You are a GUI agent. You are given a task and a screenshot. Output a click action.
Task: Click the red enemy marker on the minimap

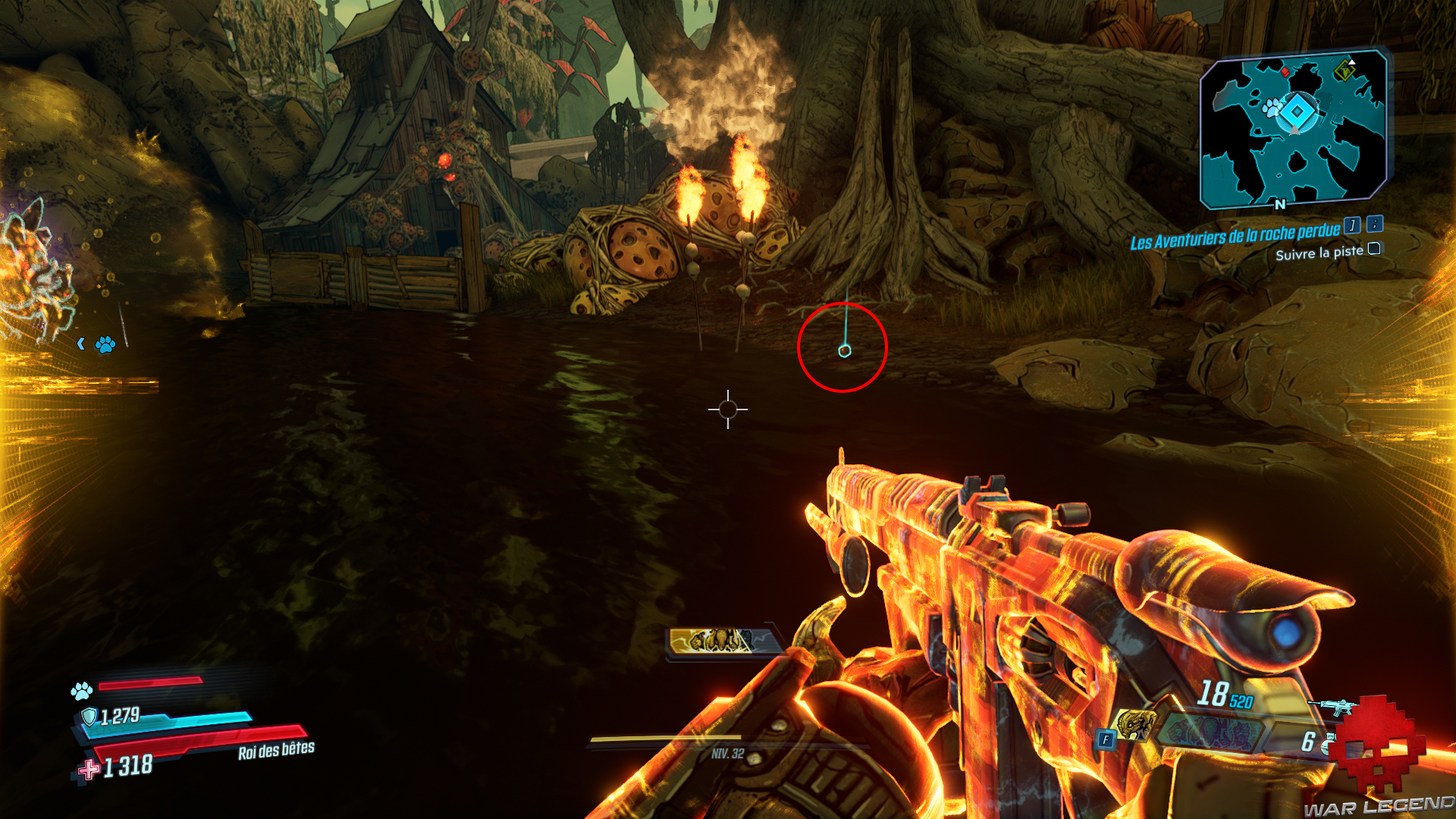[1285, 73]
